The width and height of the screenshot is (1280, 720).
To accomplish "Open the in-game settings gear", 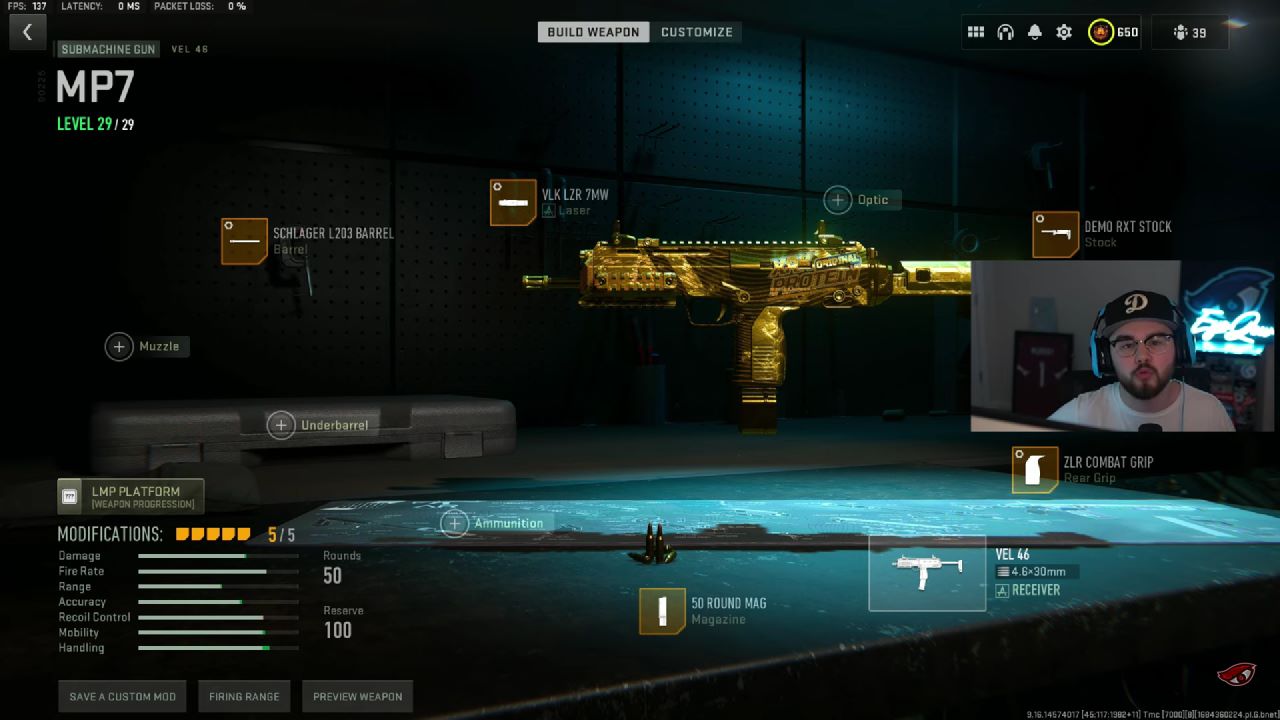I will point(1063,31).
